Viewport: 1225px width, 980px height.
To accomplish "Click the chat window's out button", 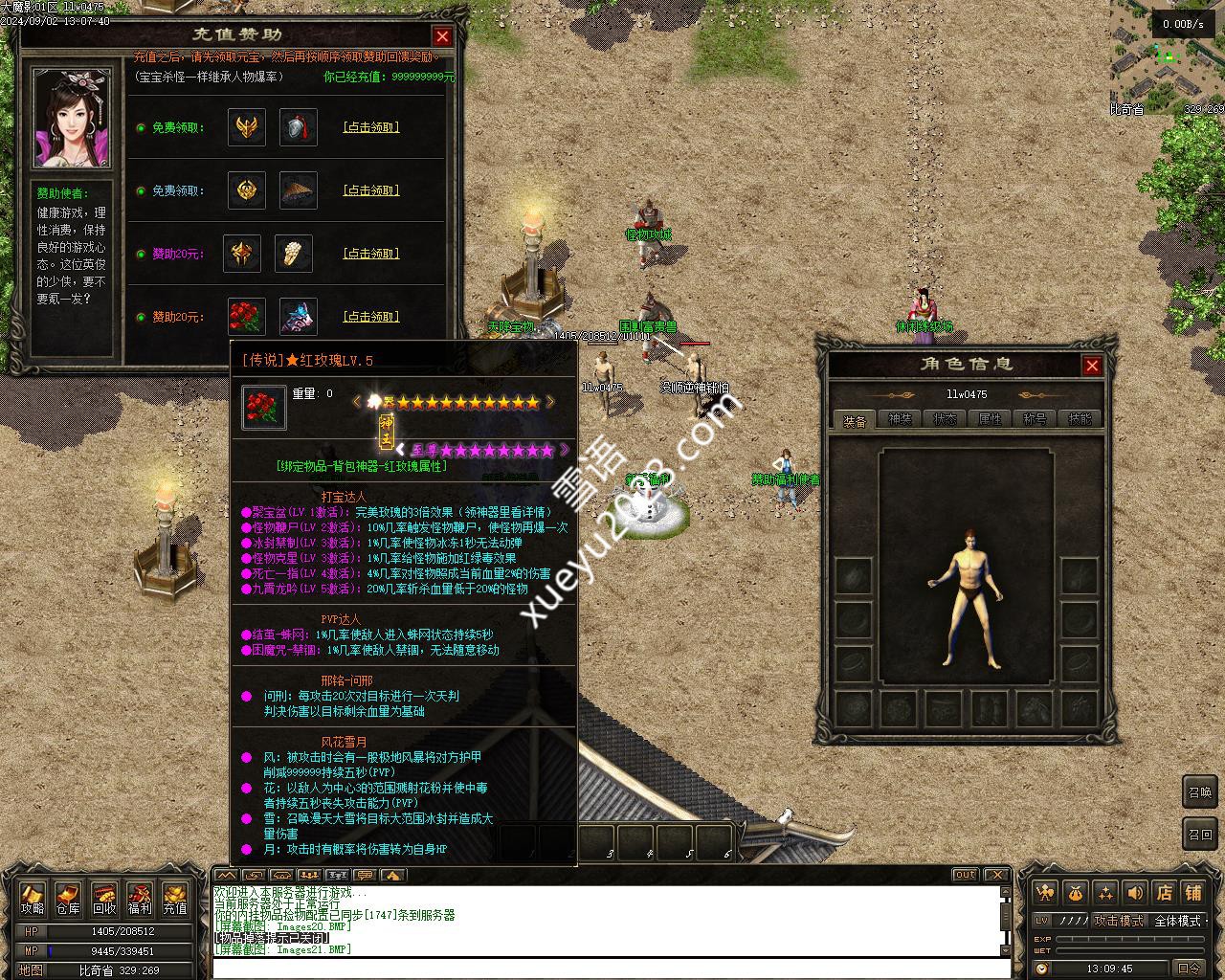I will click(x=965, y=875).
